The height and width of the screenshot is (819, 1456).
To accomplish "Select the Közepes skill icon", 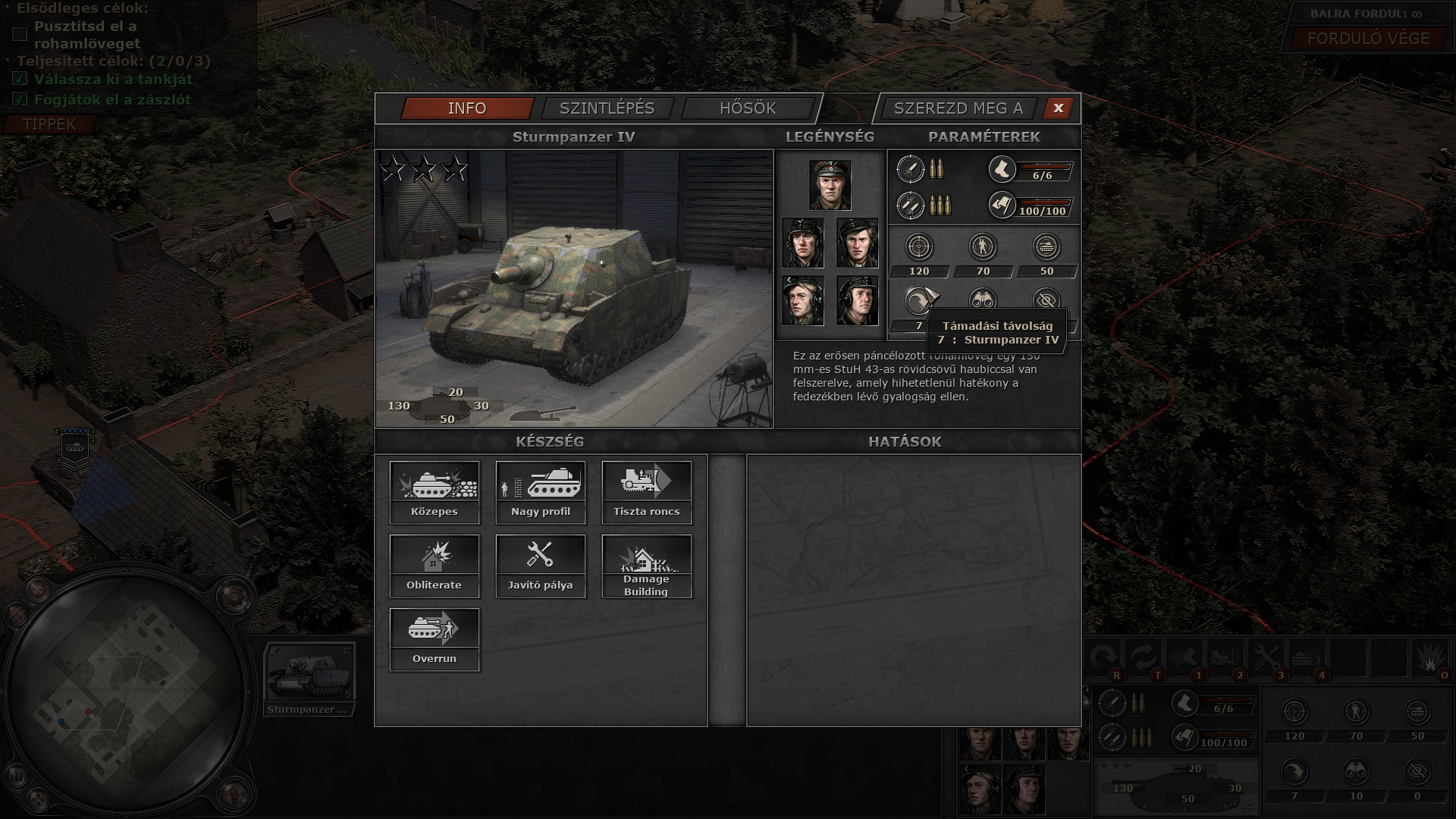I will click(x=435, y=491).
